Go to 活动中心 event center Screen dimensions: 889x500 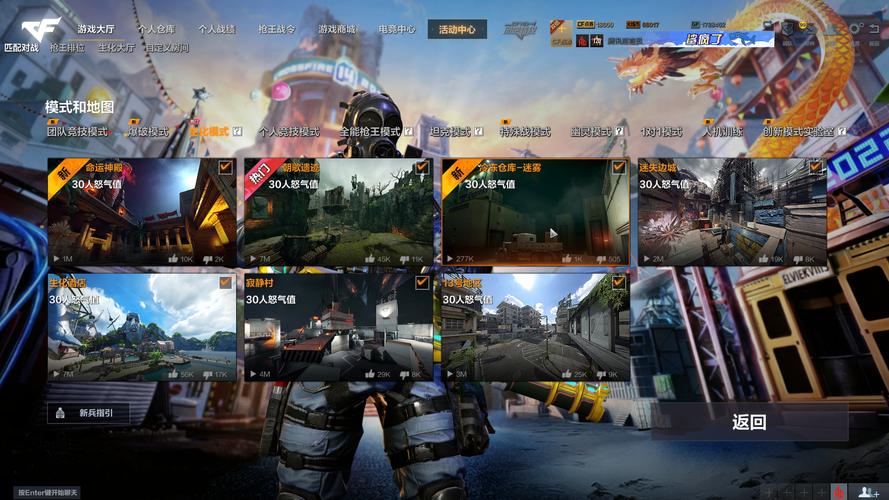pos(457,30)
